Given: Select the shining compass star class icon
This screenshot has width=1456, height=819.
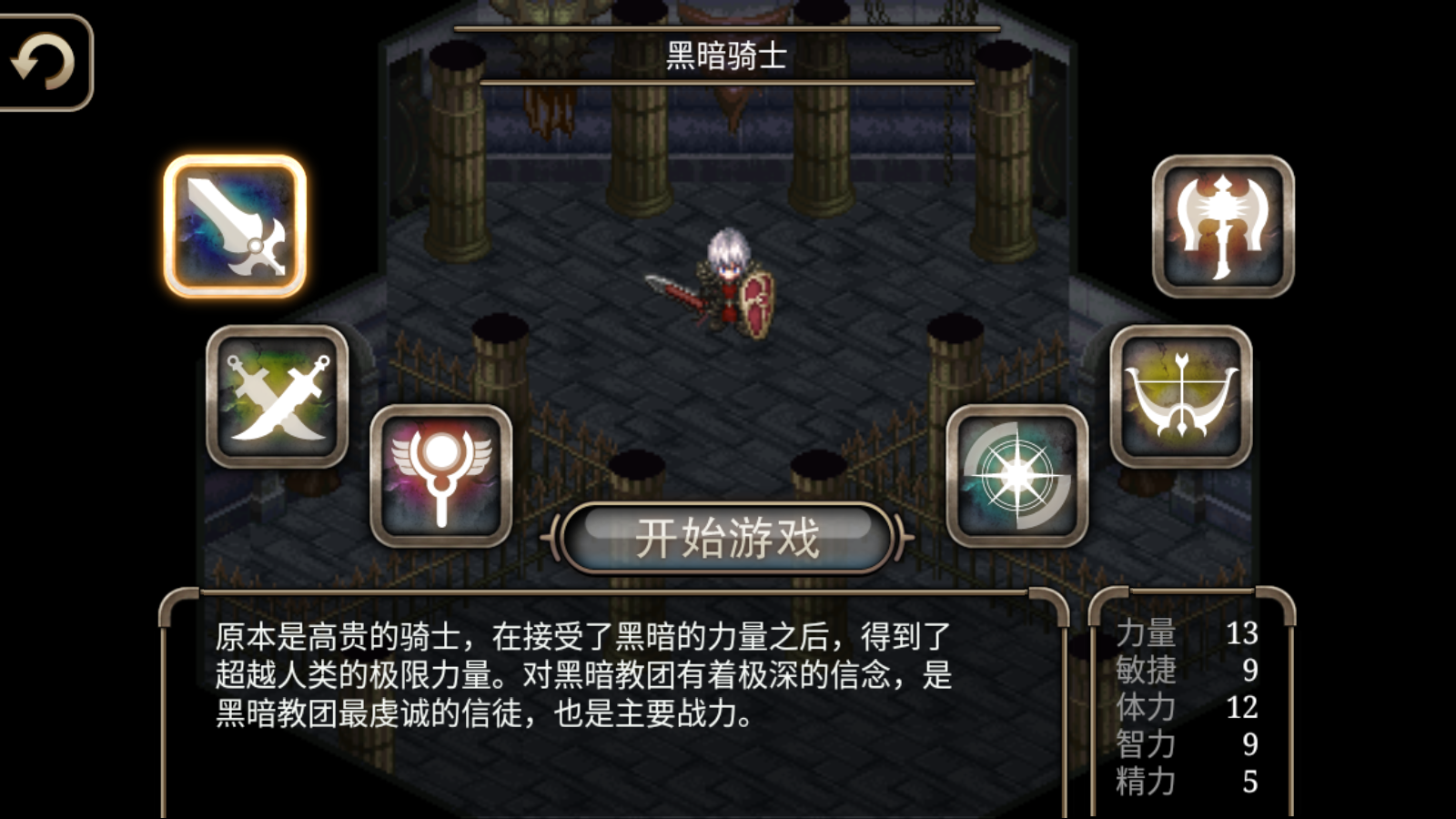Looking at the screenshot, I should point(1017,473).
